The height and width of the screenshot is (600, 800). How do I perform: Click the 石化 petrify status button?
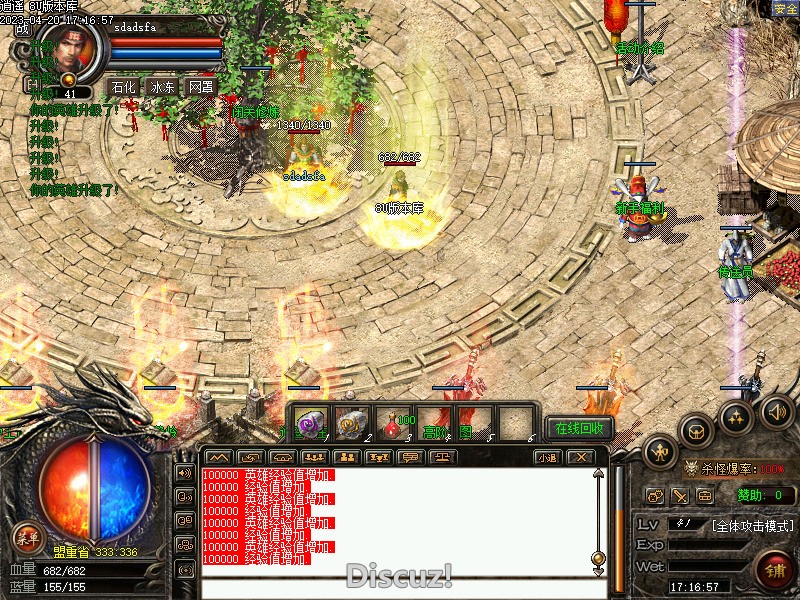(124, 87)
